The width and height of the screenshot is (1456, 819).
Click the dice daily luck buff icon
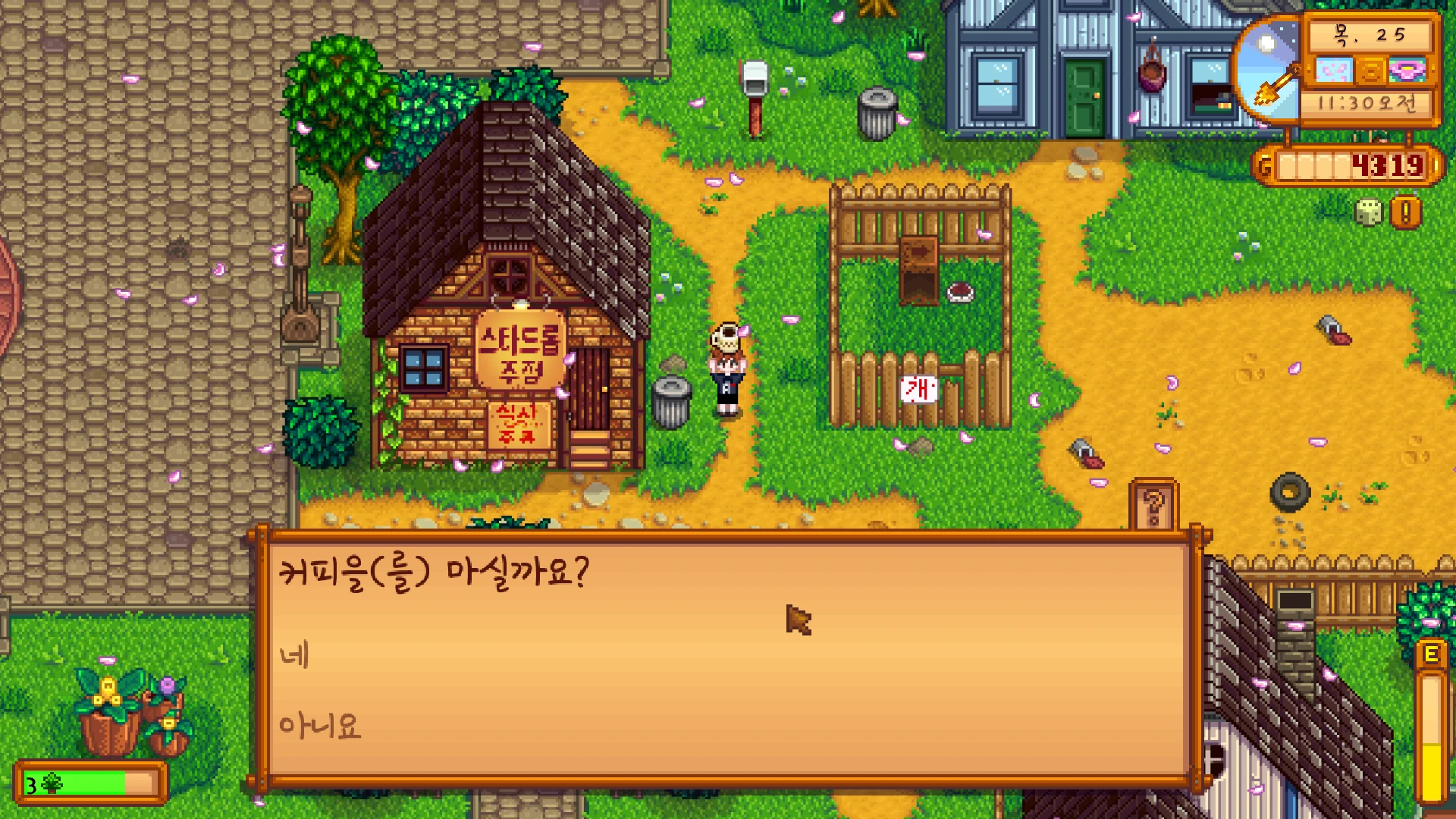[1368, 213]
